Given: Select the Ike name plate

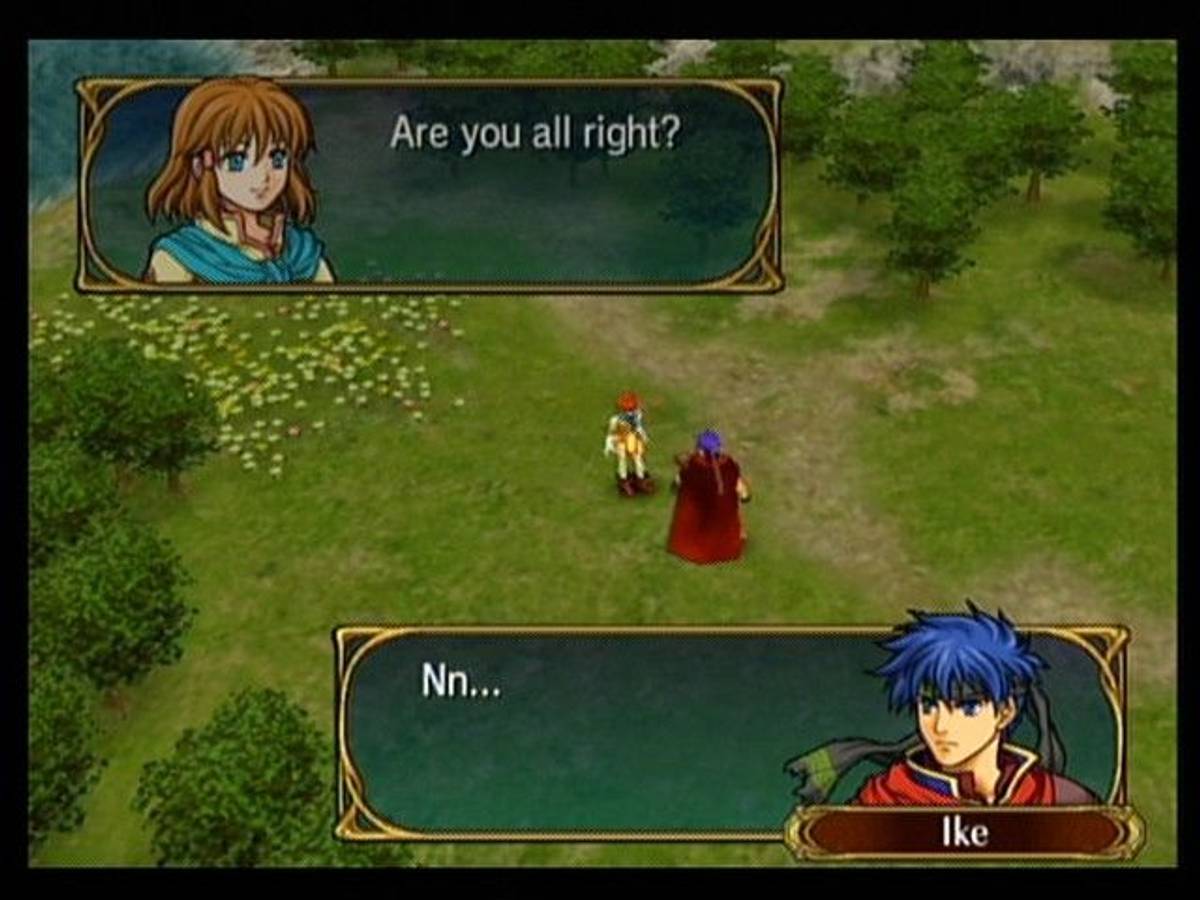Looking at the screenshot, I should tap(965, 833).
